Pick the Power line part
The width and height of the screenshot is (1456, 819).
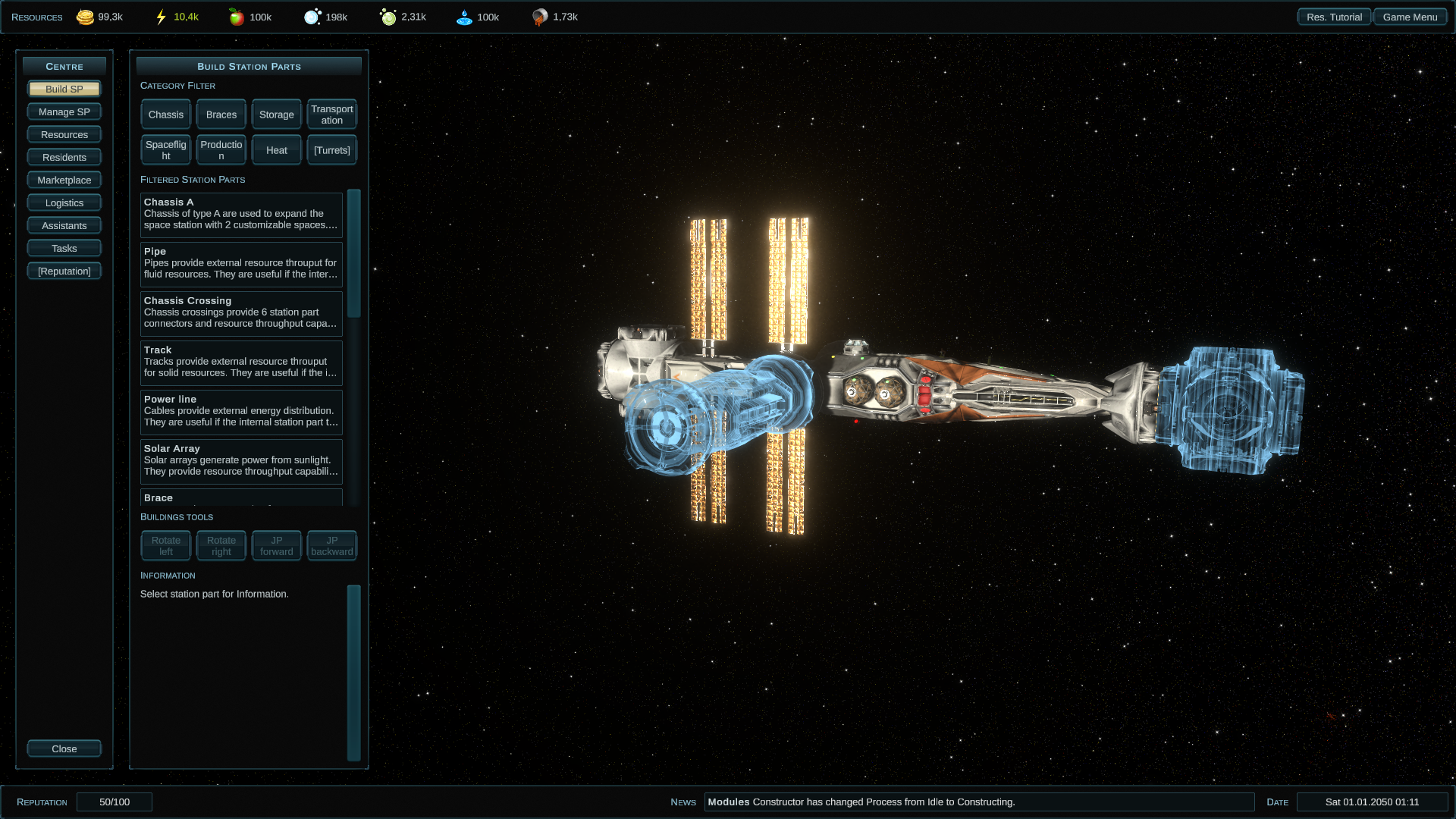[x=241, y=412]
